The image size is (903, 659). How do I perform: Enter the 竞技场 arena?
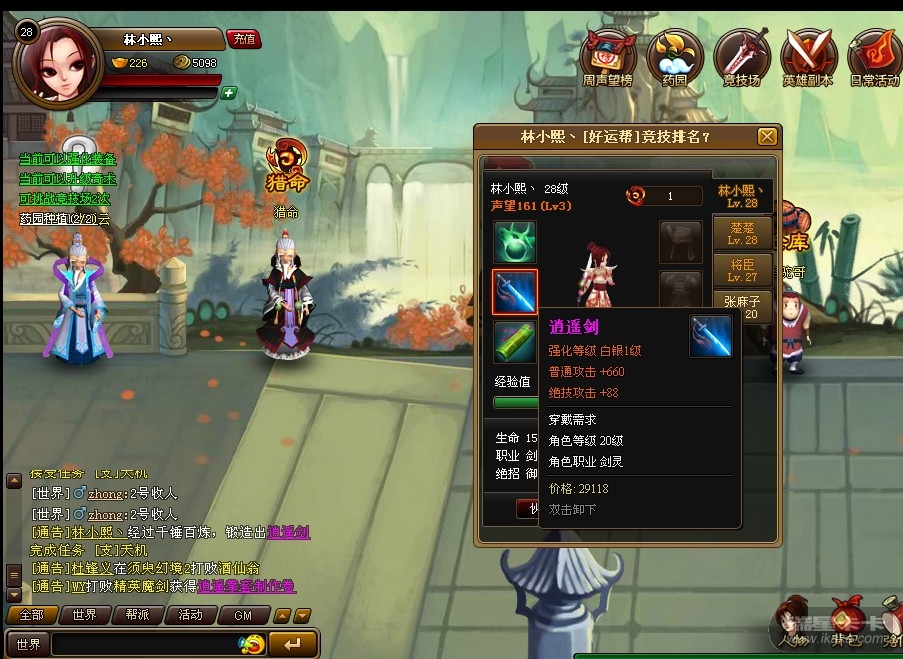point(741,55)
